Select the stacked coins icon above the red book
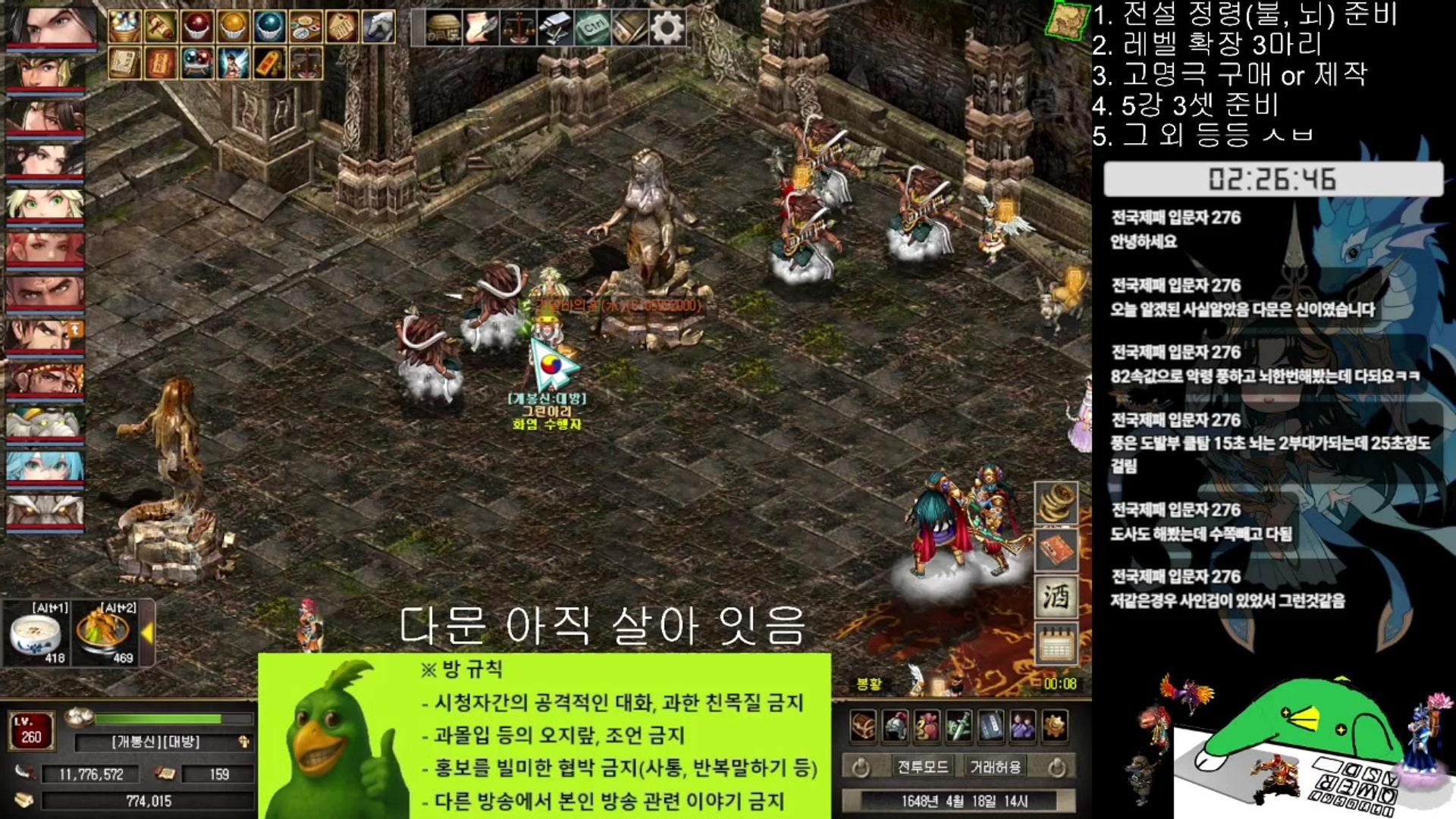Image resolution: width=1456 pixels, height=819 pixels. click(x=1057, y=504)
